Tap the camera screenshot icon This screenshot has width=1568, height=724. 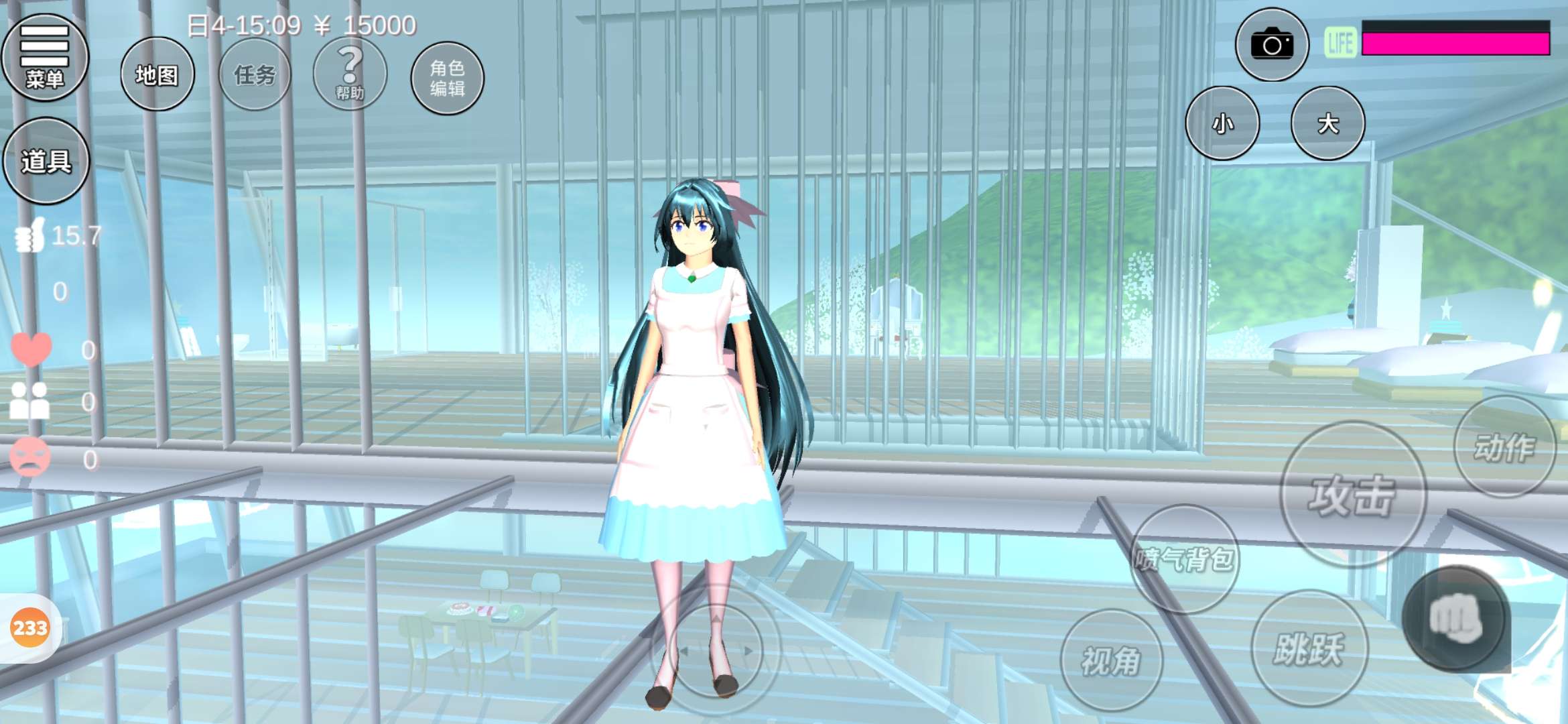click(x=1272, y=46)
